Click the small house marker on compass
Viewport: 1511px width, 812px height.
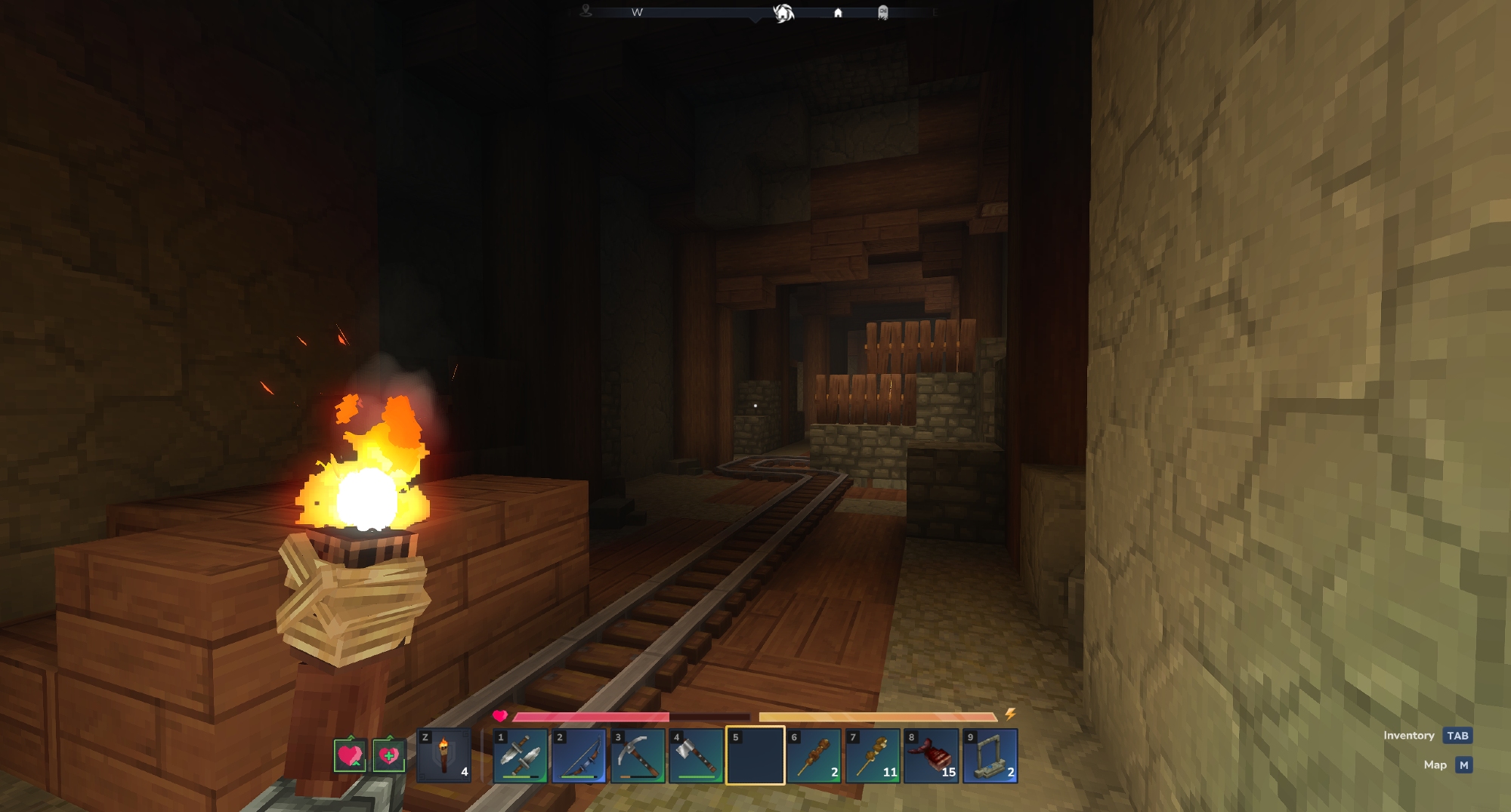pyautogui.click(x=838, y=13)
